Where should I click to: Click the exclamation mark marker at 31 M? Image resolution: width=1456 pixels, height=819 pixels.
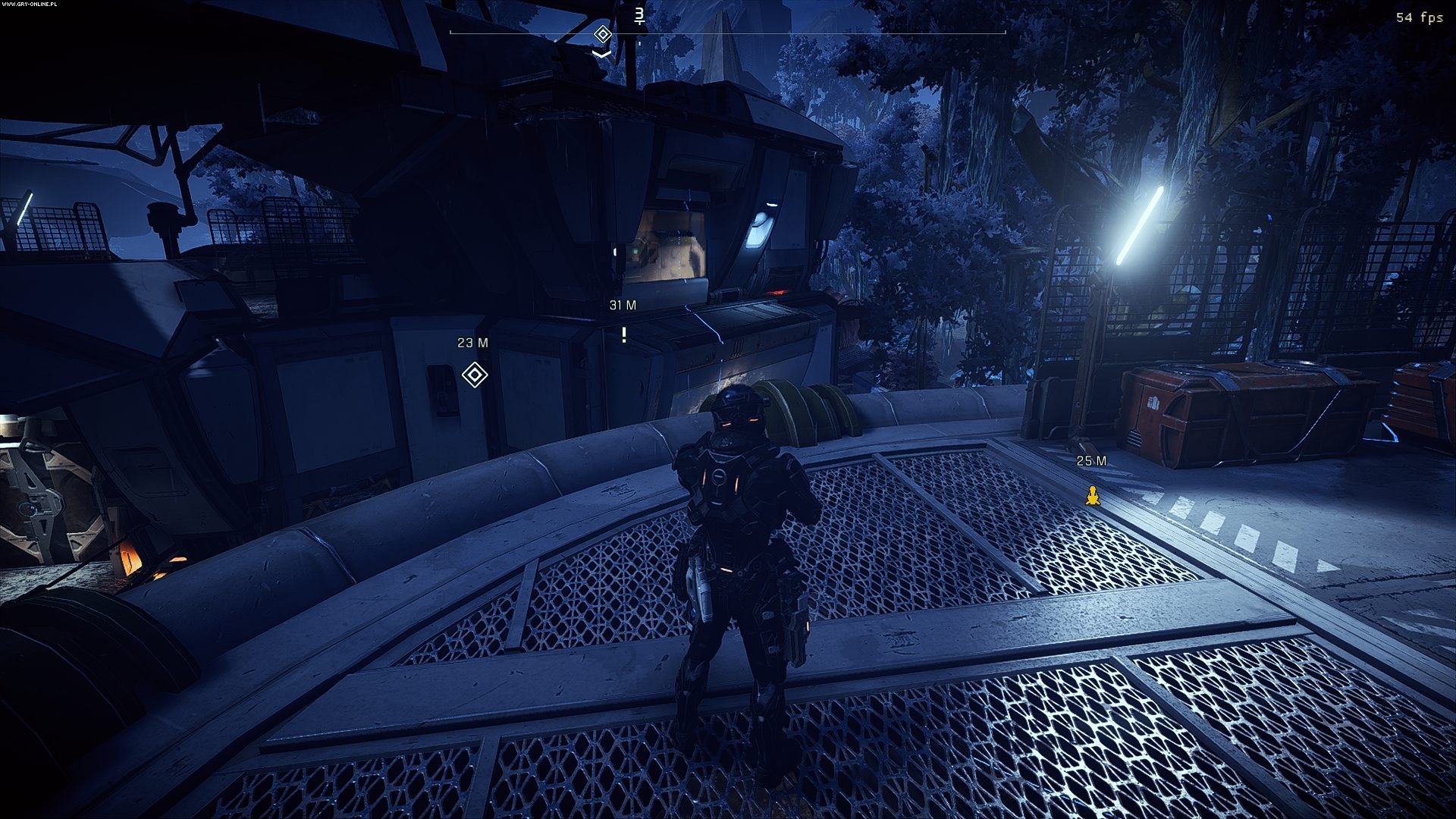point(624,334)
